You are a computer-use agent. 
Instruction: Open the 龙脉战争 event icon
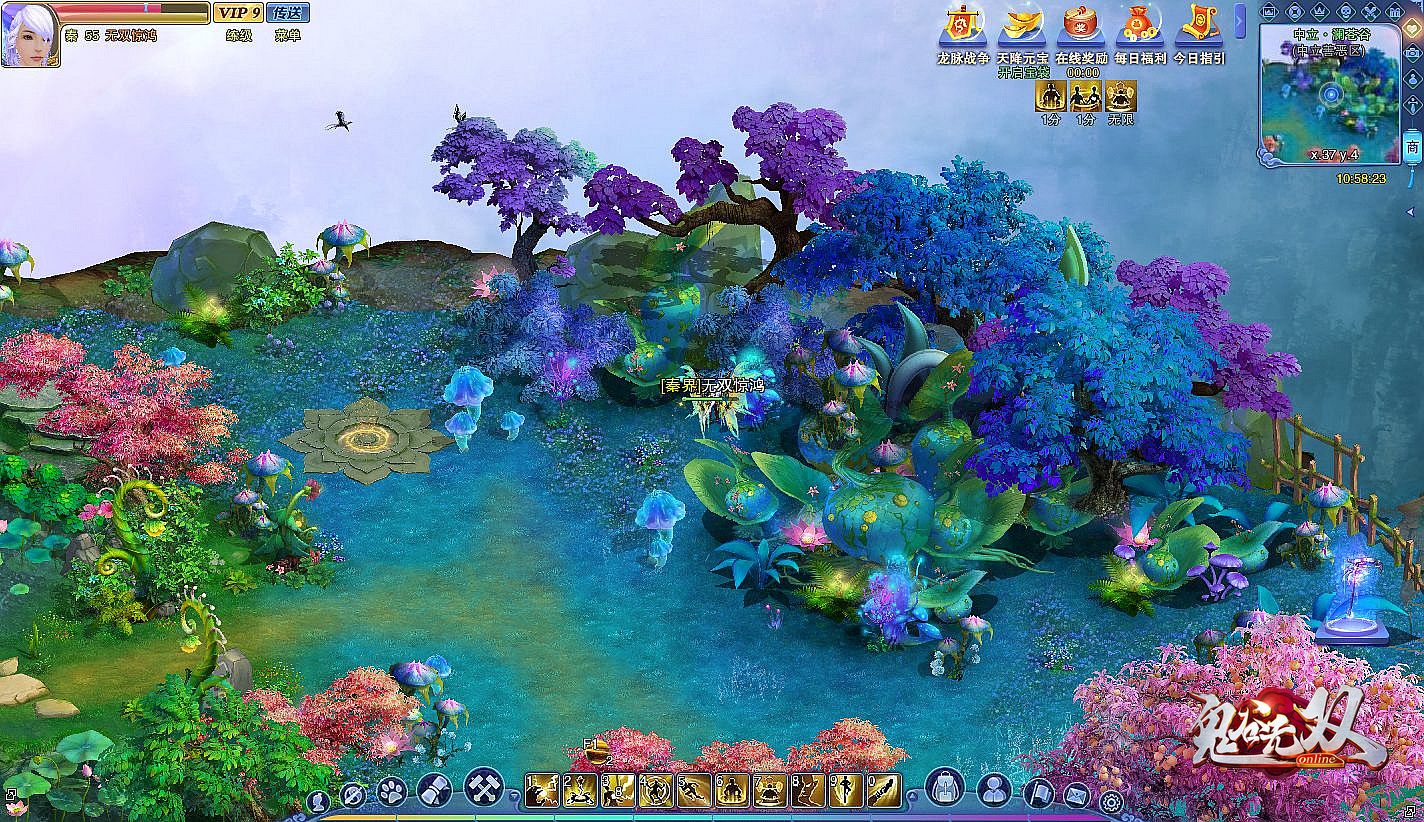(x=963, y=25)
